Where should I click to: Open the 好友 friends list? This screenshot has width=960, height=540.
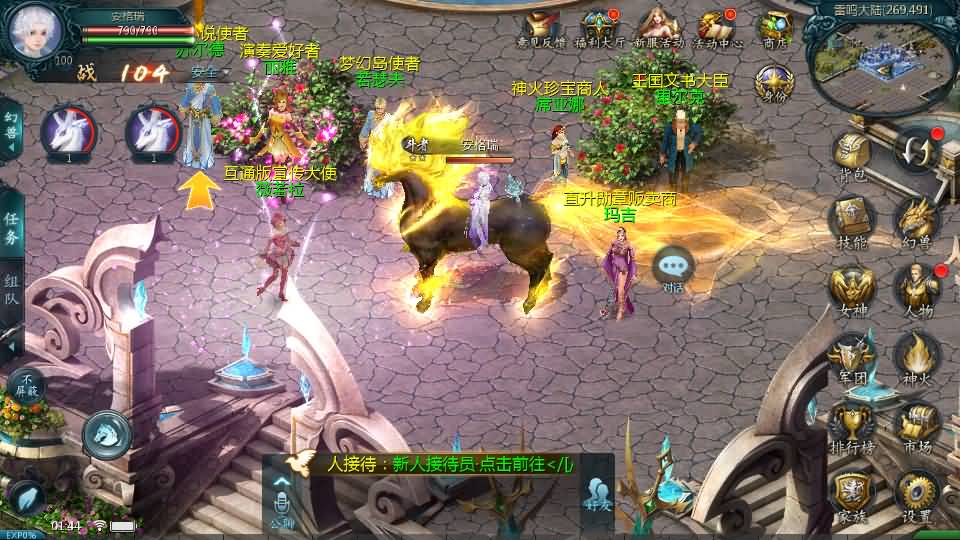coord(598,495)
